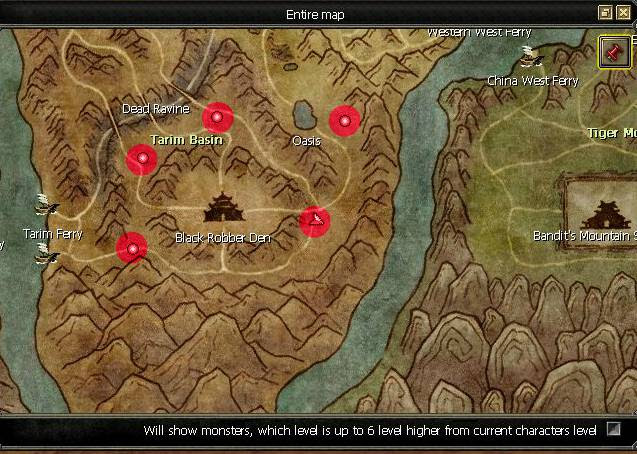Click the red arrow marker near Black Robber Den
The width and height of the screenshot is (637, 454).
[315, 221]
